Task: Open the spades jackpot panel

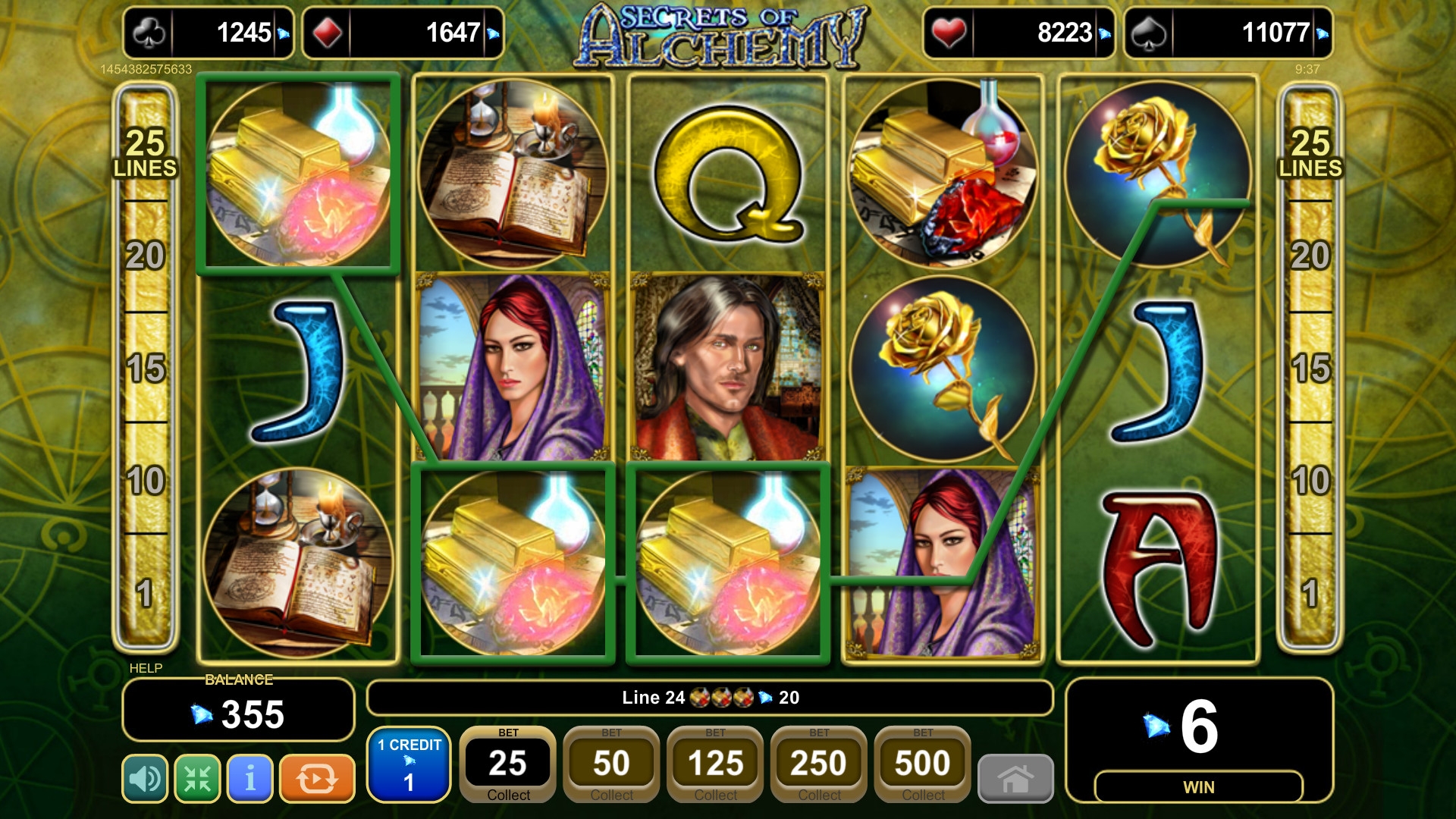Action: click(x=1228, y=33)
